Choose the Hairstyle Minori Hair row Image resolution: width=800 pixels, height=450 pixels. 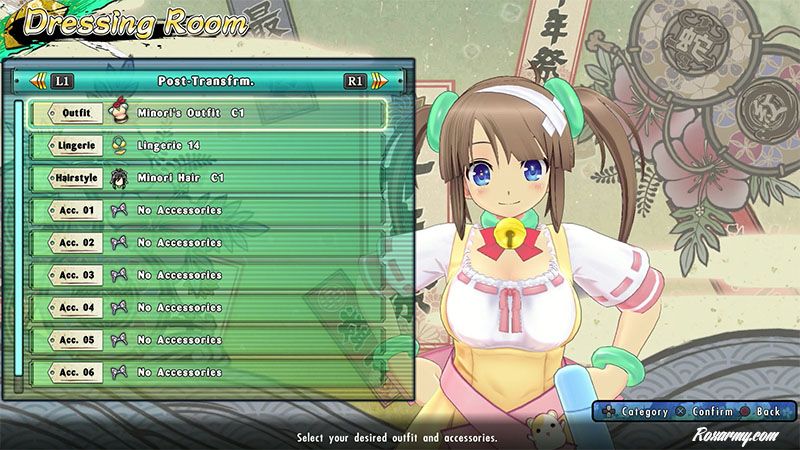click(x=205, y=179)
